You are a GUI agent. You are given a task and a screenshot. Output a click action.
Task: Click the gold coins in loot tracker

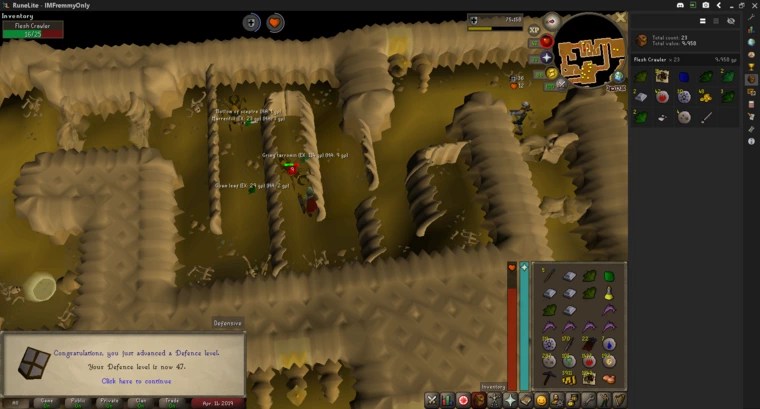pos(705,97)
